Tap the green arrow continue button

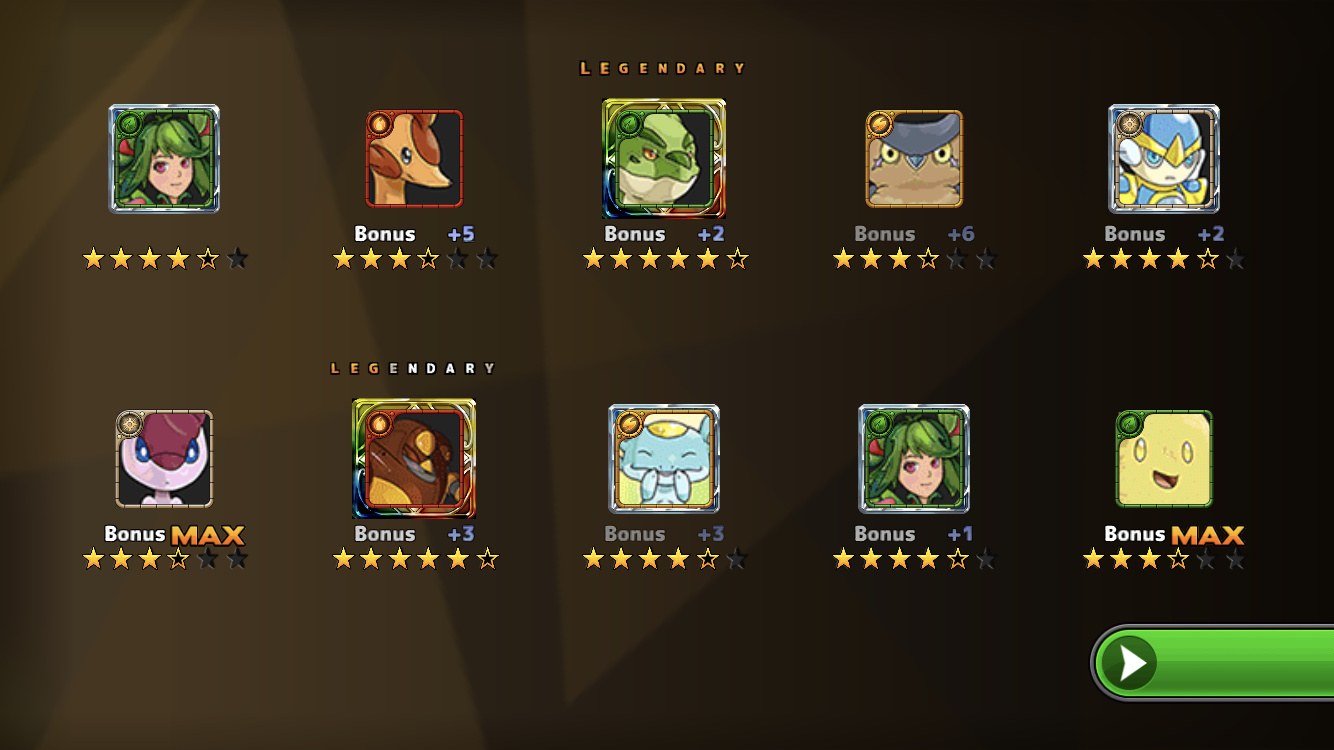pos(1212,662)
